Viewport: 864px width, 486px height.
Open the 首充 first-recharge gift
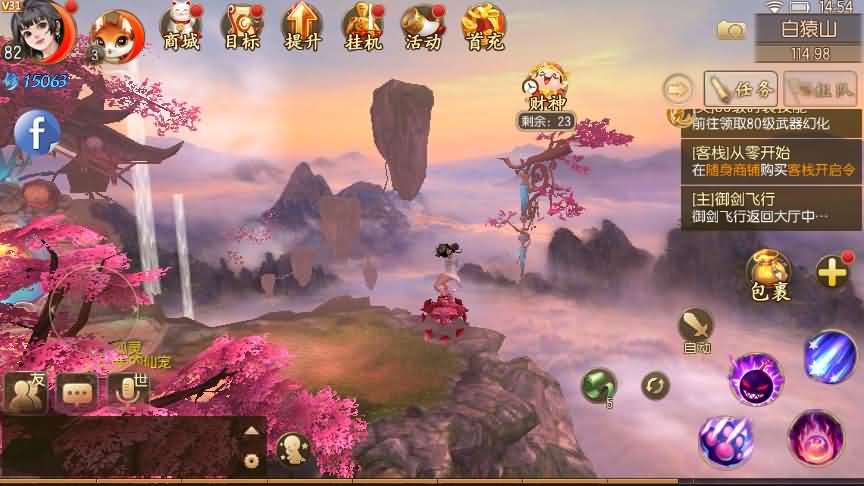tap(484, 27)
